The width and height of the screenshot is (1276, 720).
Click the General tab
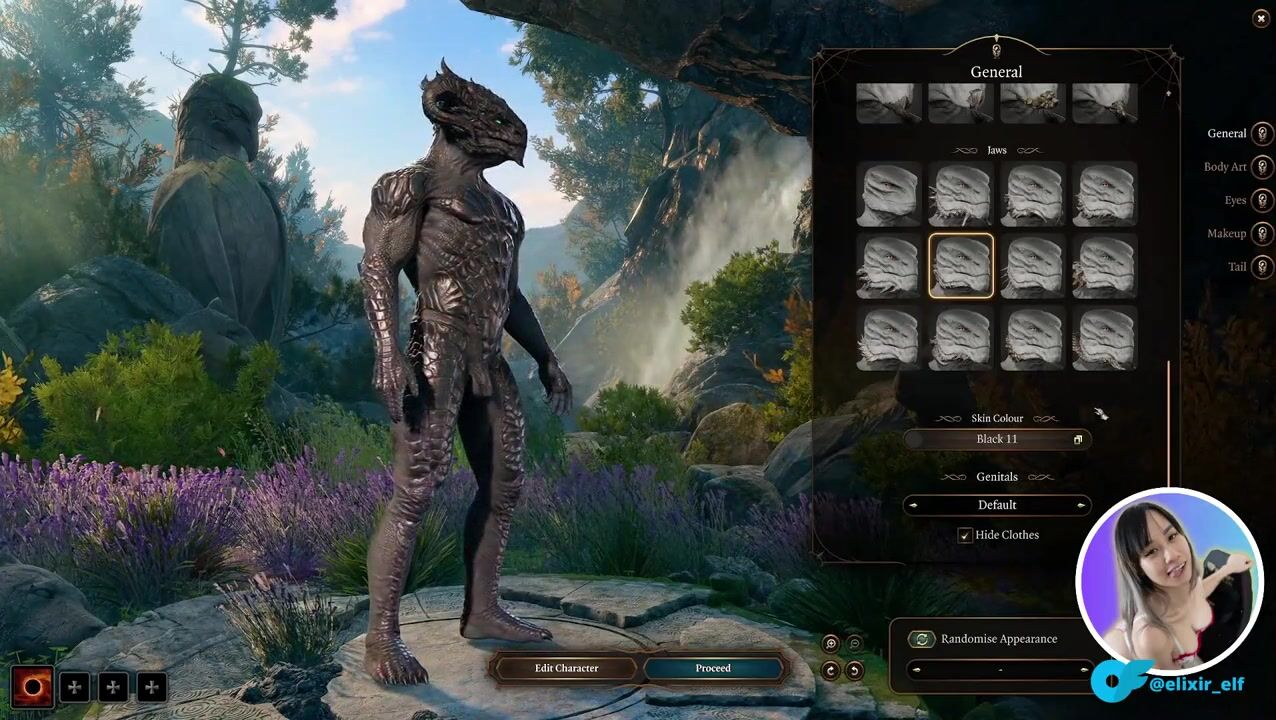click(1263, 134)
